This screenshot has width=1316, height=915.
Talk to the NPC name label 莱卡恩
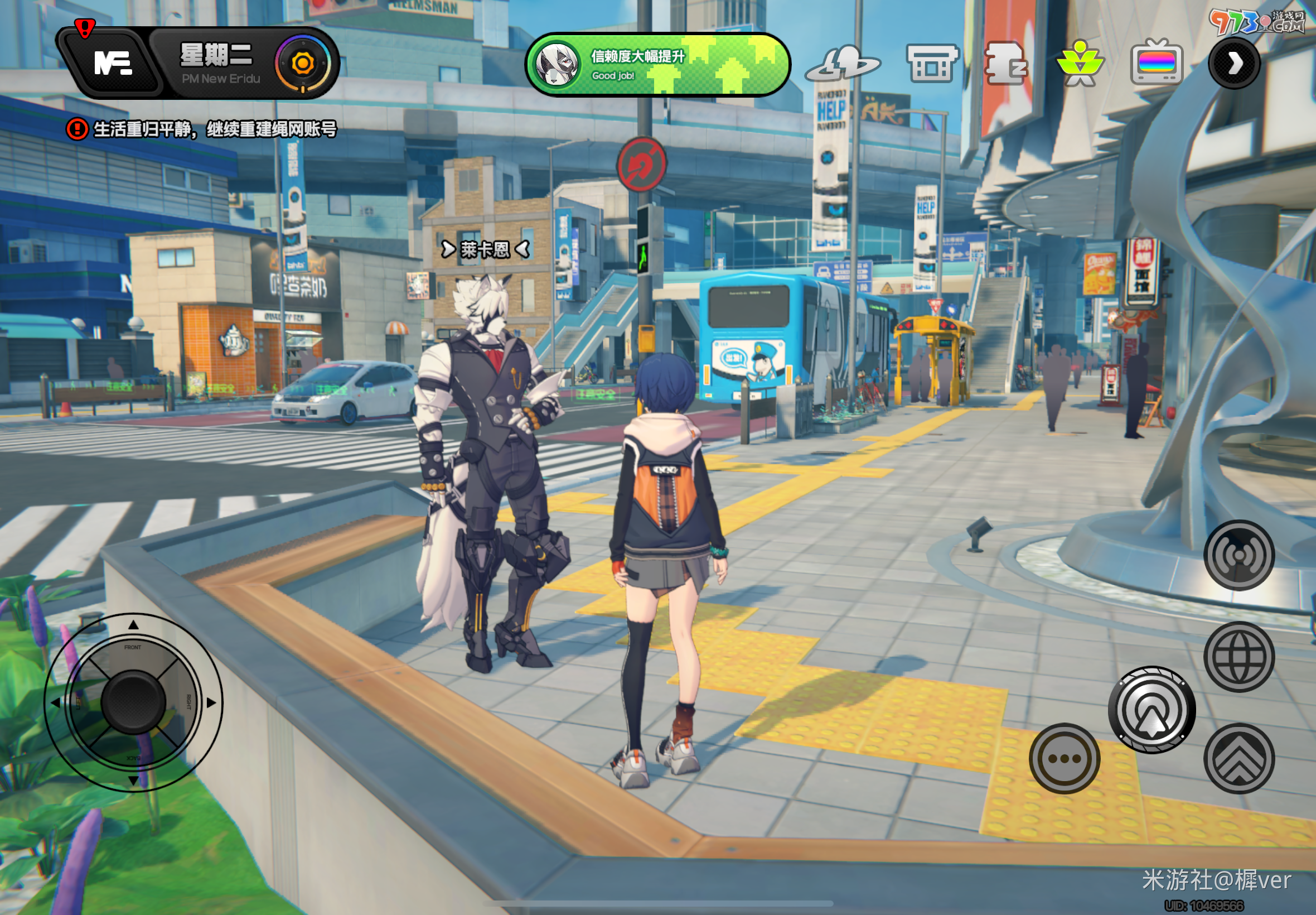(485, 249)
